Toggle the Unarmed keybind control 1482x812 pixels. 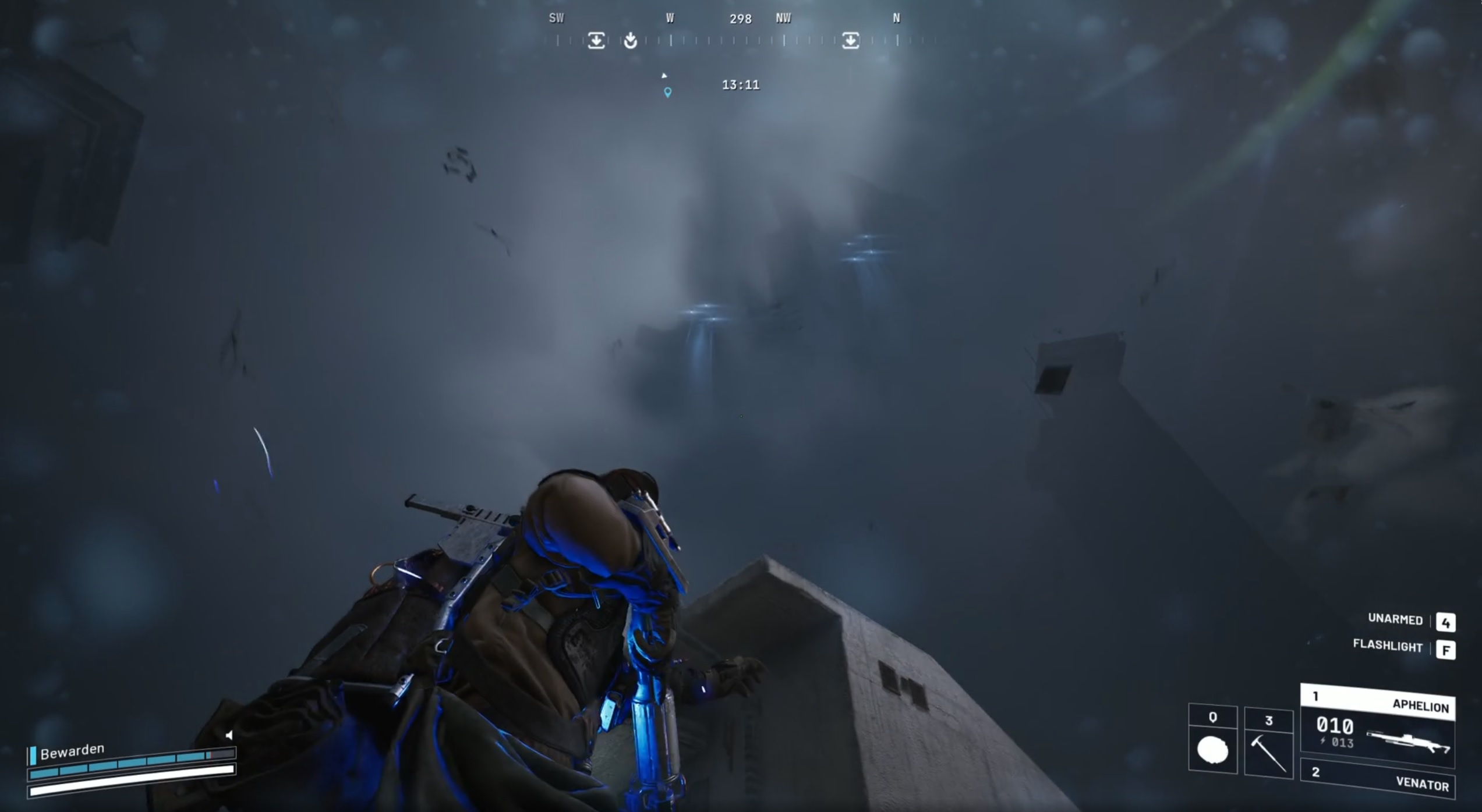pyautogui.click(x=1395, y=620)
